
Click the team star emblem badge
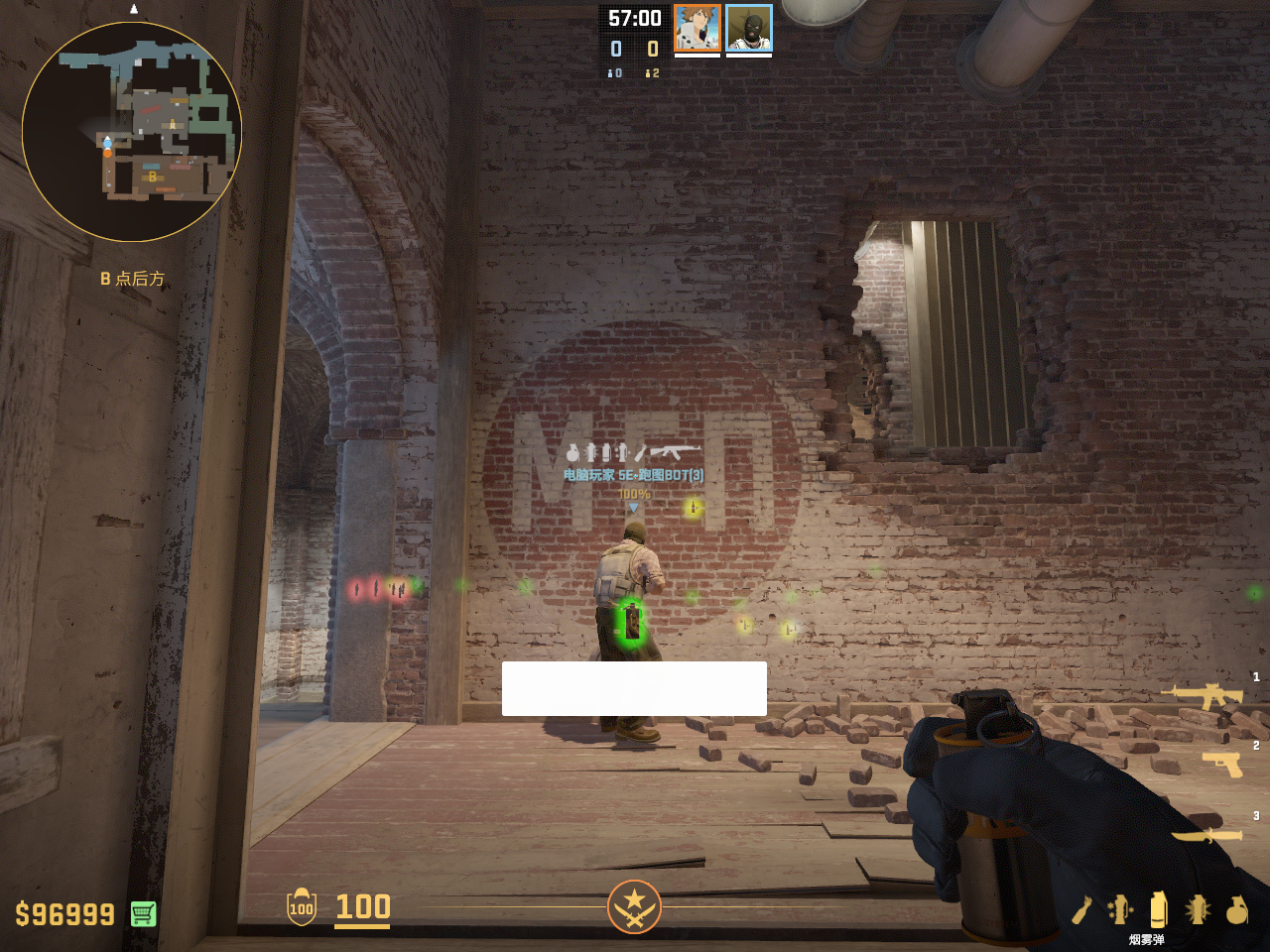(634, 906)
